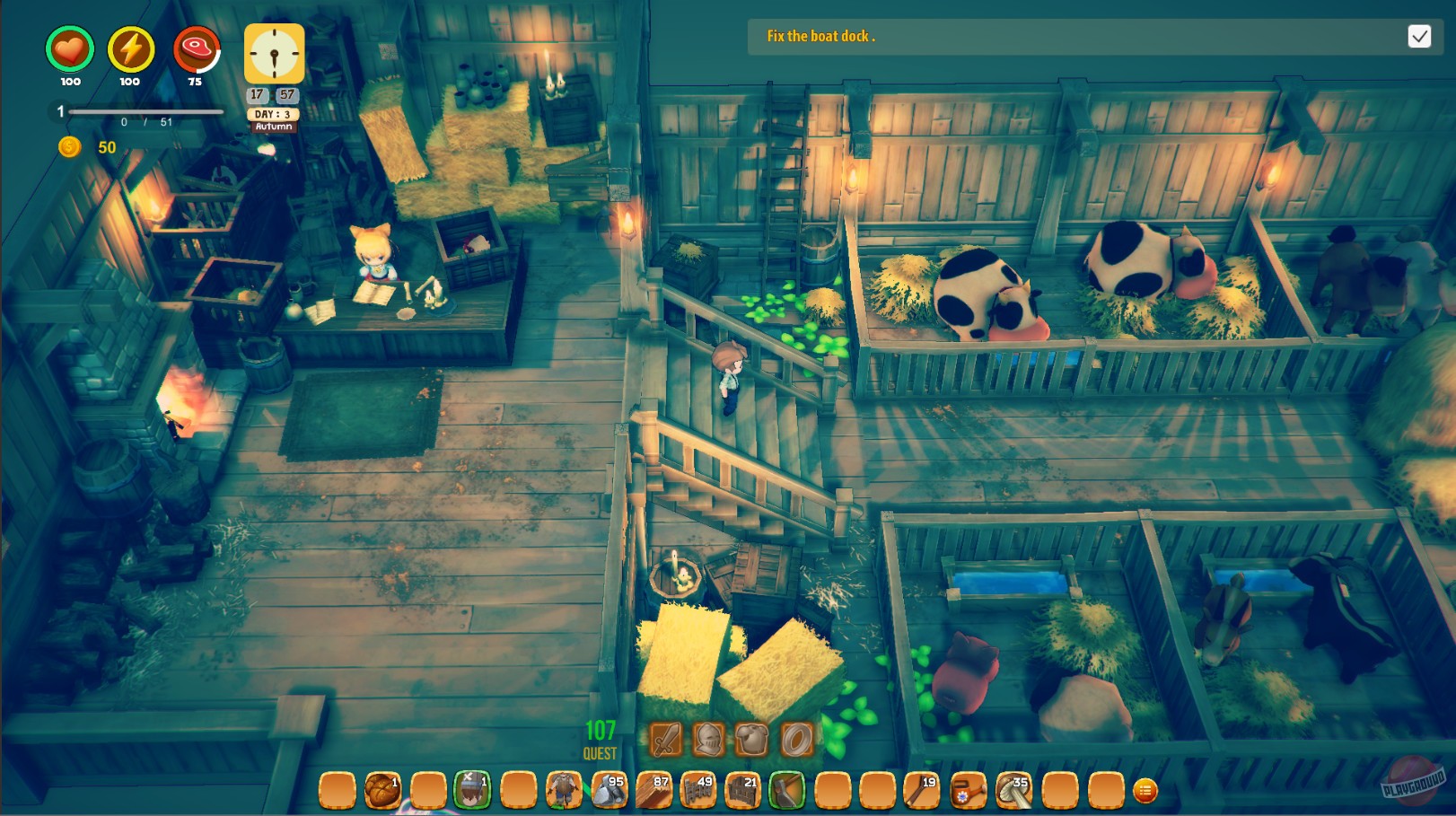Screen dimensions: 1456x816
Task: Open the helmet armor slot
Action: click(x=709, y=738)
